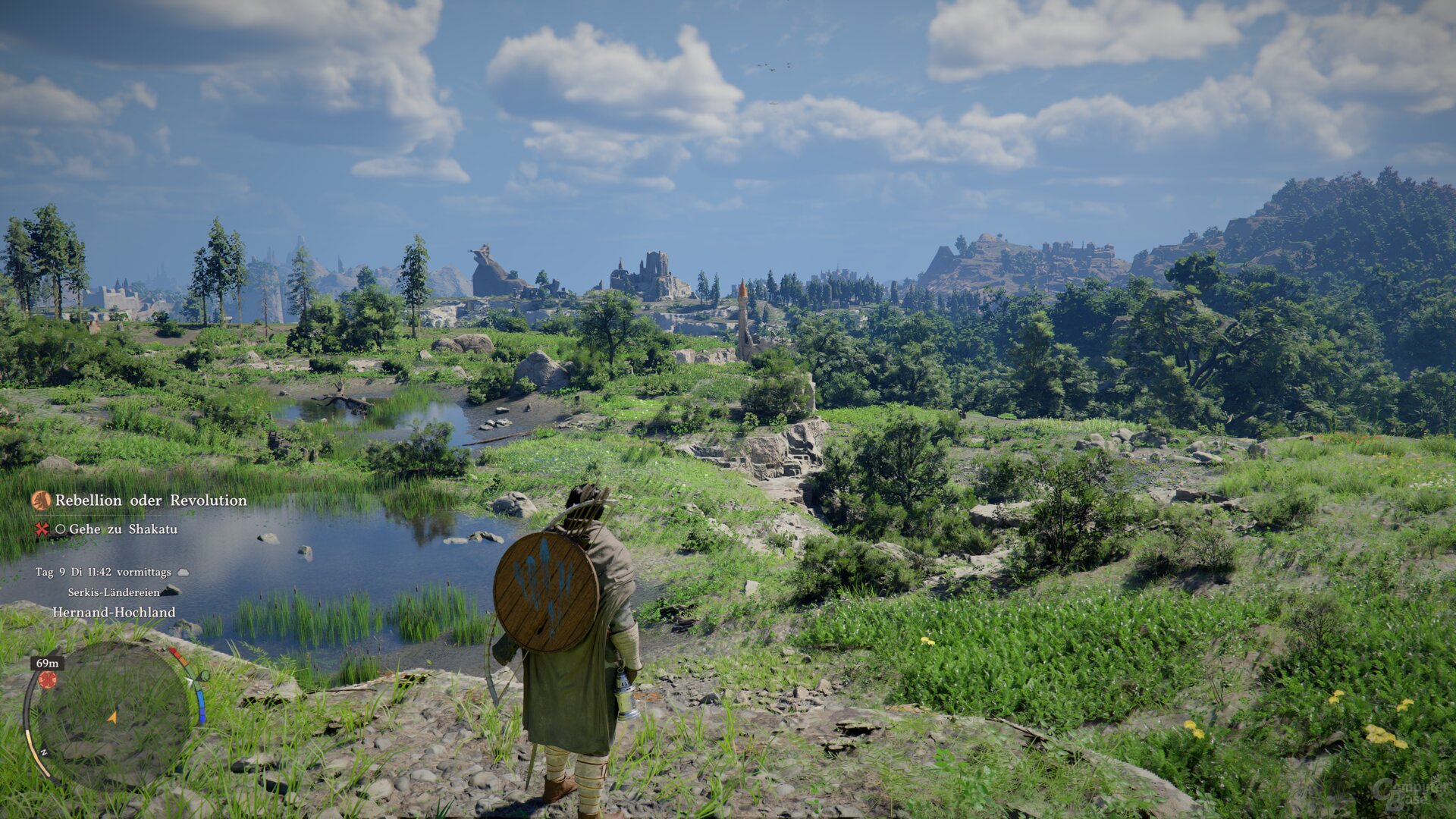
Task: Click the Hernand-Hochland region label
Action: click(x=114, y=612)
